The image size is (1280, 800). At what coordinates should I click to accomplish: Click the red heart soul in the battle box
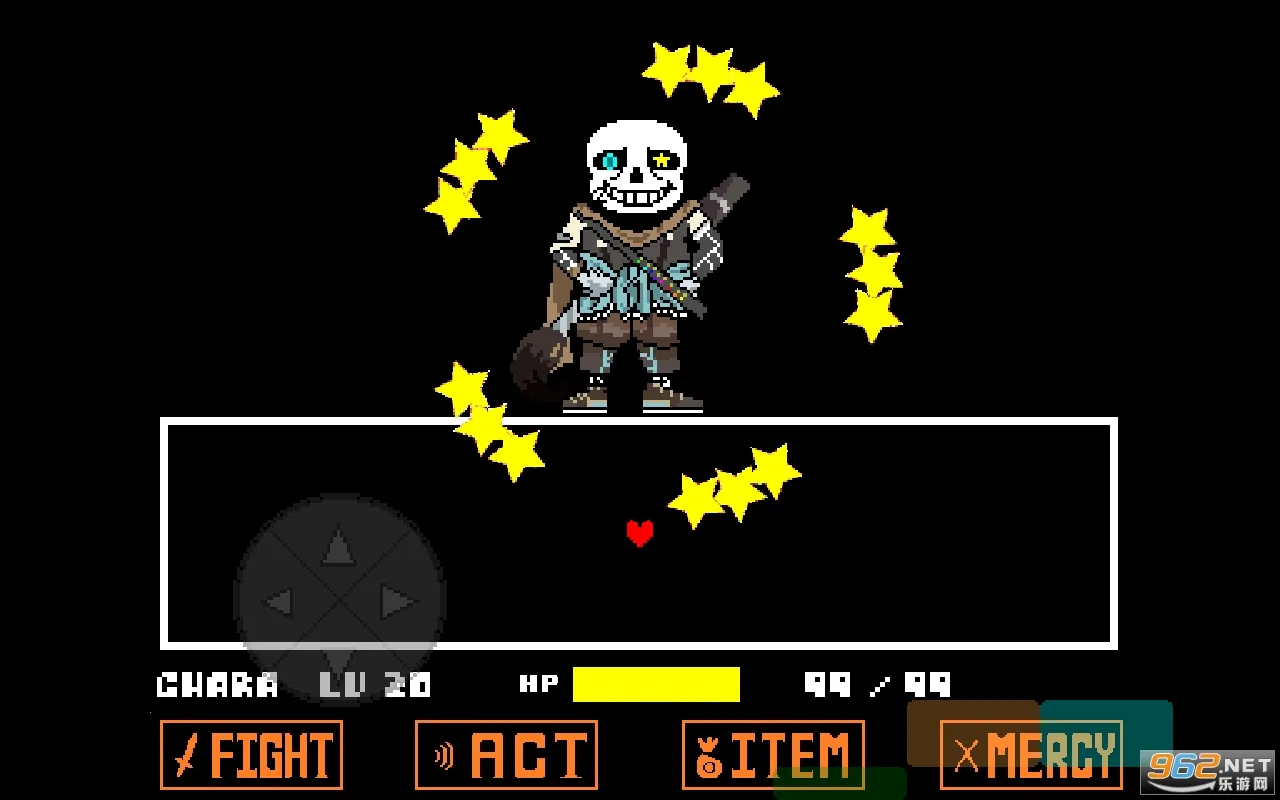pos(639,532)
